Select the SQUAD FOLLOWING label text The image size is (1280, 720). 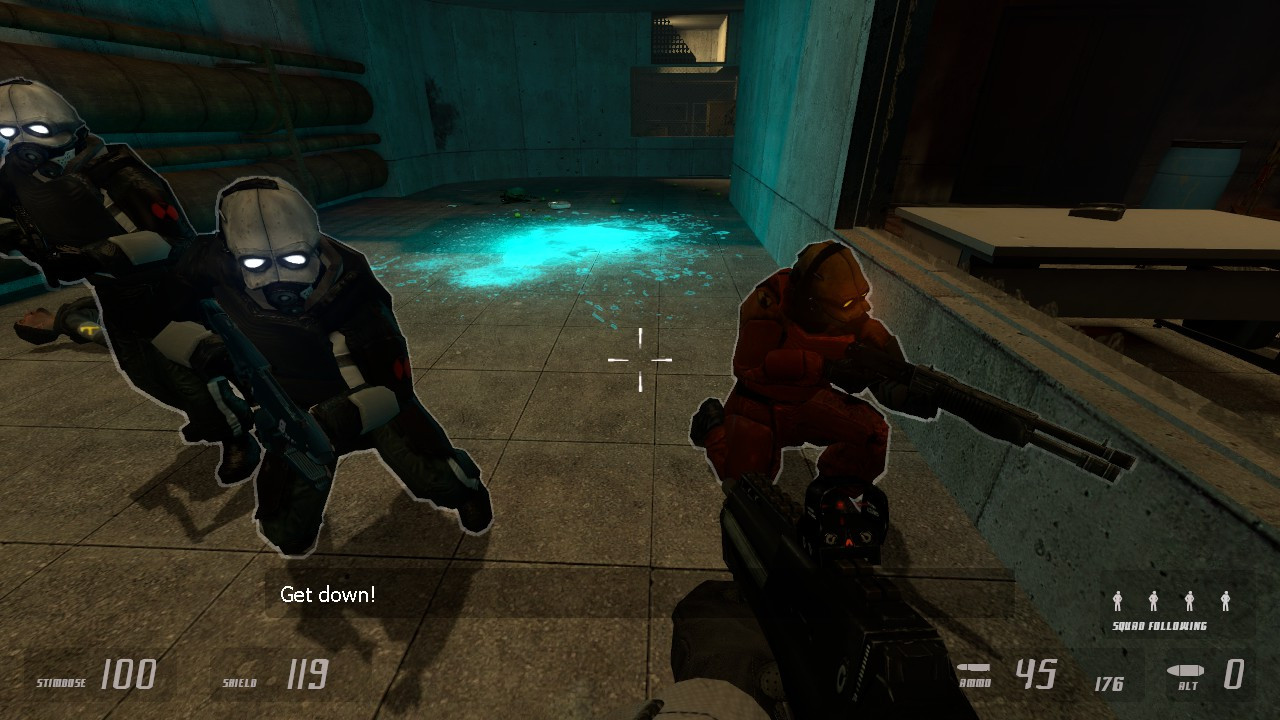pos(1160,626)
